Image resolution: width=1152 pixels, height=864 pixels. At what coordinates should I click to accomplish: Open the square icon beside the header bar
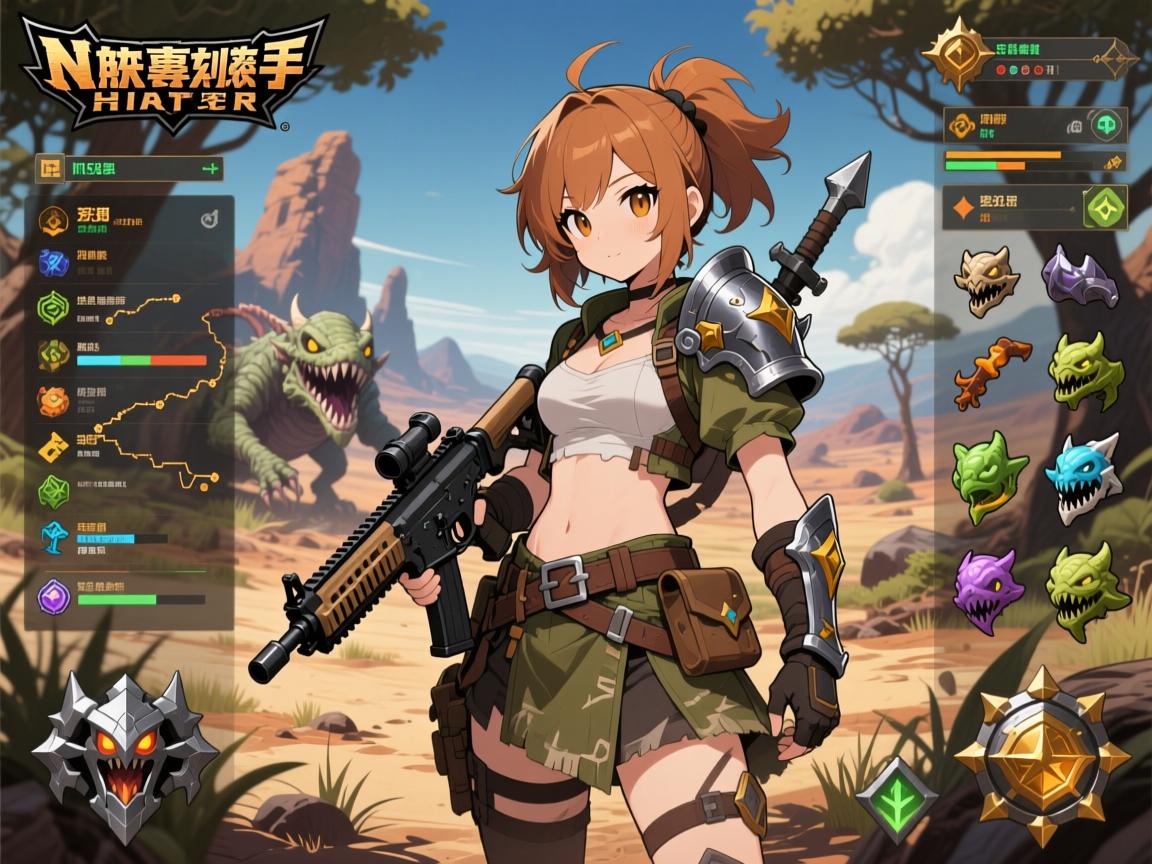pyautogui.click(x=49, y=168)
